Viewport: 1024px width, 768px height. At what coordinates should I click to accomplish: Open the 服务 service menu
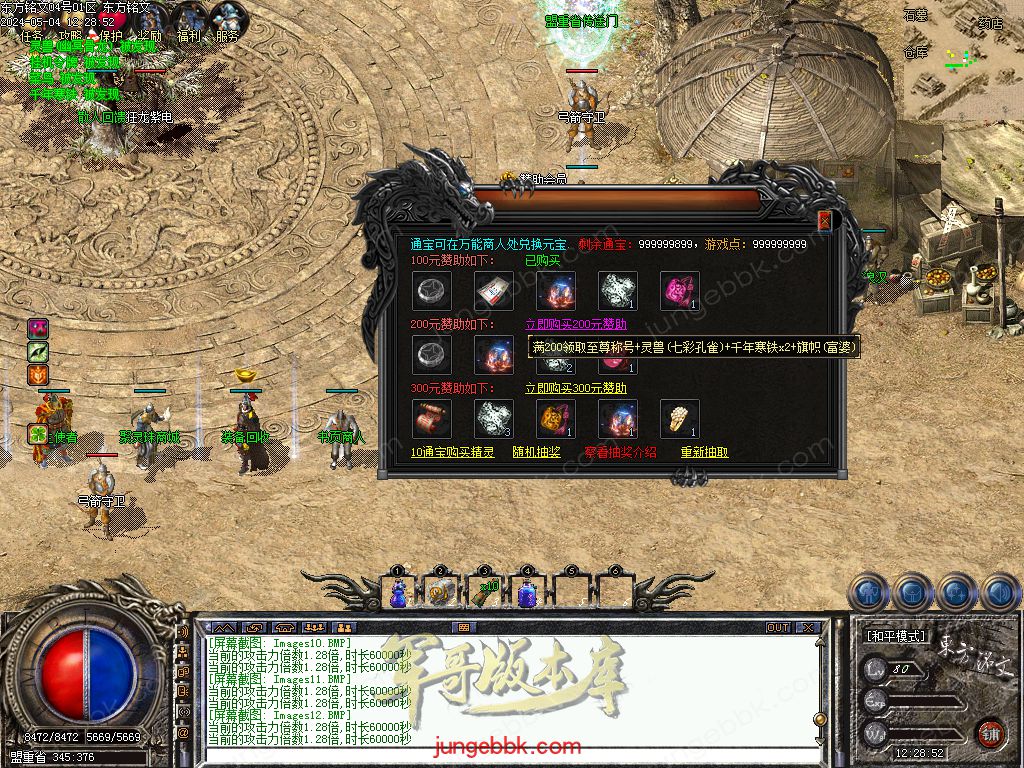click(x=227, y=36)
